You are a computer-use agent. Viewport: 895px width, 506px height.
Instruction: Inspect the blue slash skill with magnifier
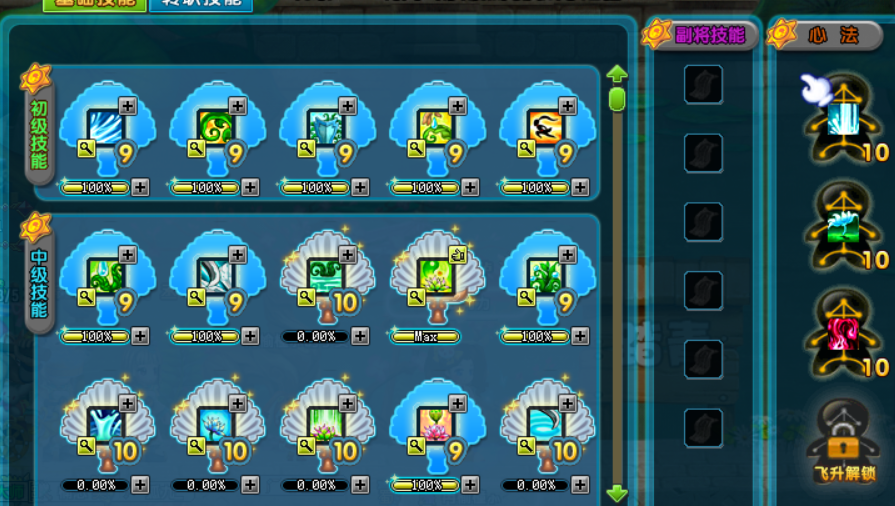[x=87, y=149]
